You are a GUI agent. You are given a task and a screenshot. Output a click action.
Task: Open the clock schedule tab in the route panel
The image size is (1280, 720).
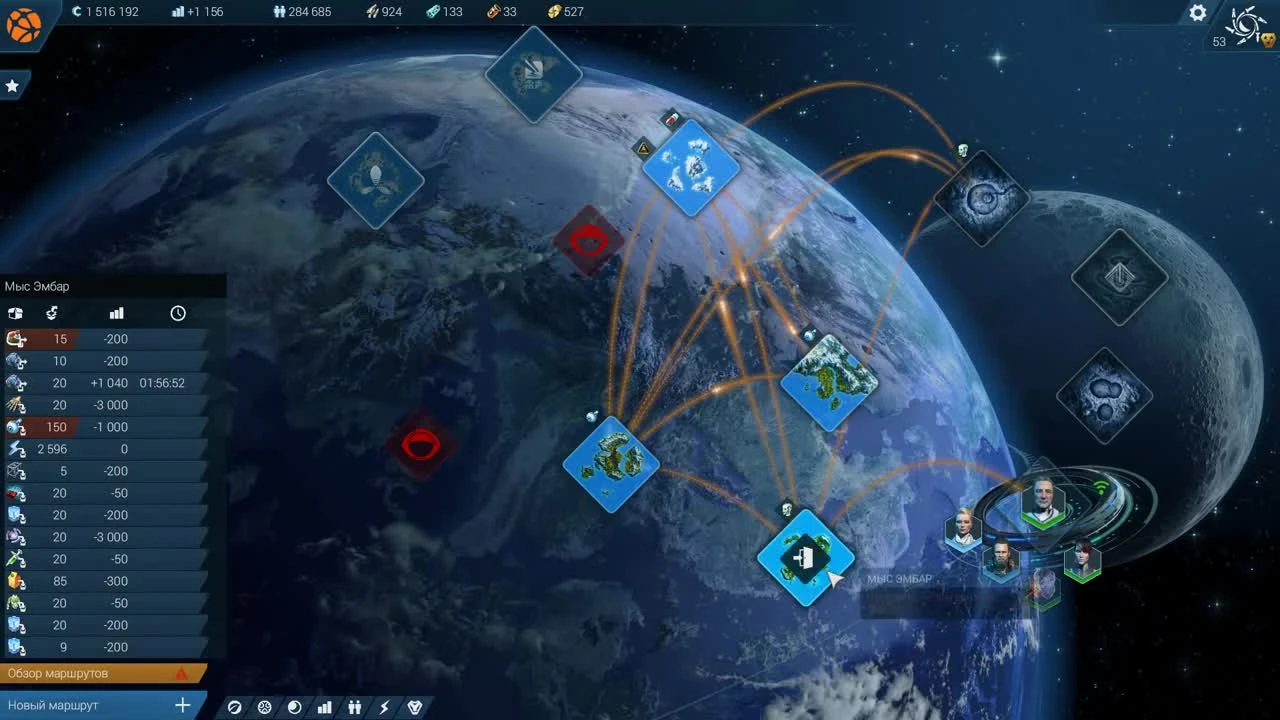pos(178,313)
